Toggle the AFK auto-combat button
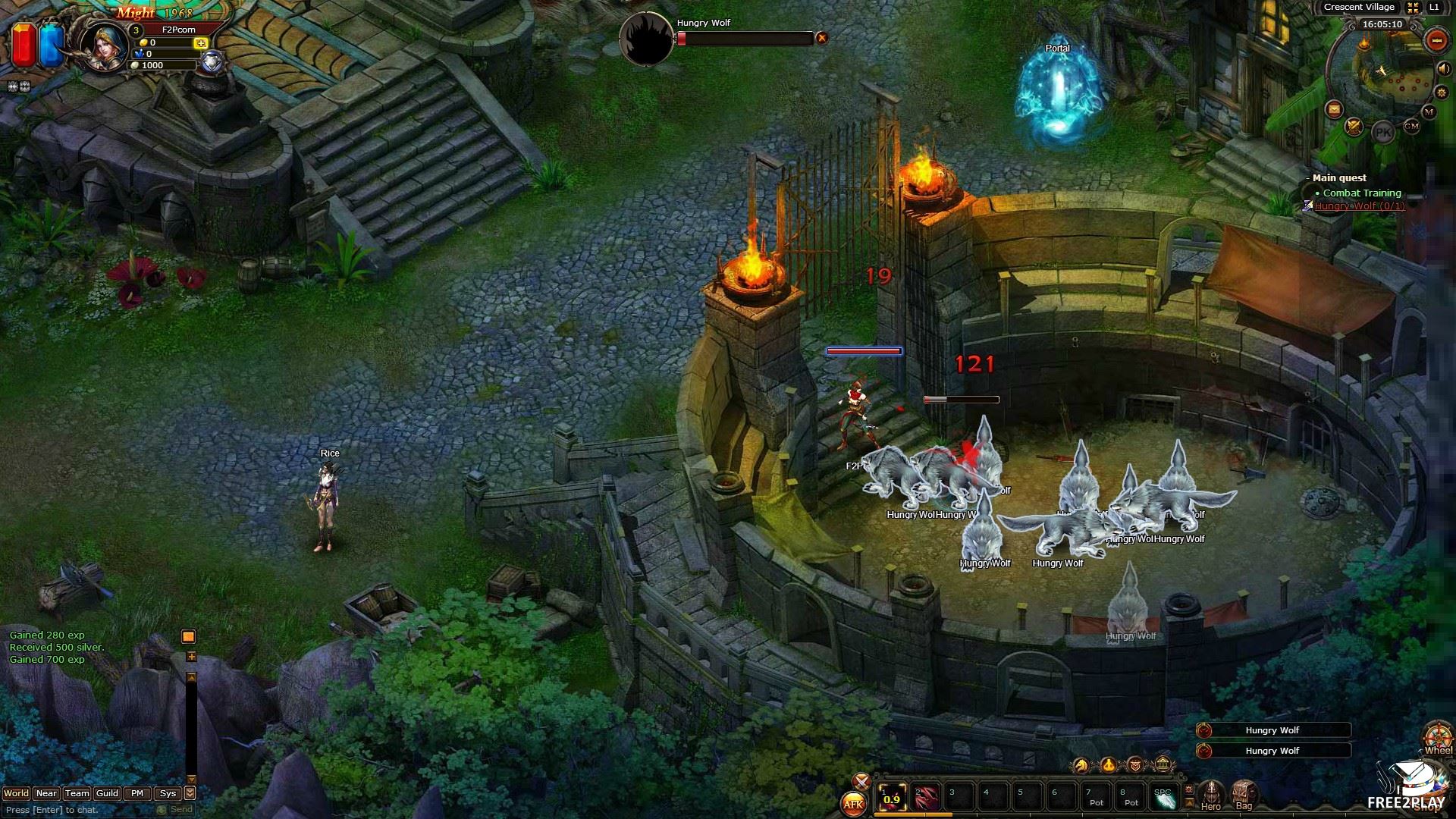1456x819 pixels. pyautogui.click(x=854, y=805)
